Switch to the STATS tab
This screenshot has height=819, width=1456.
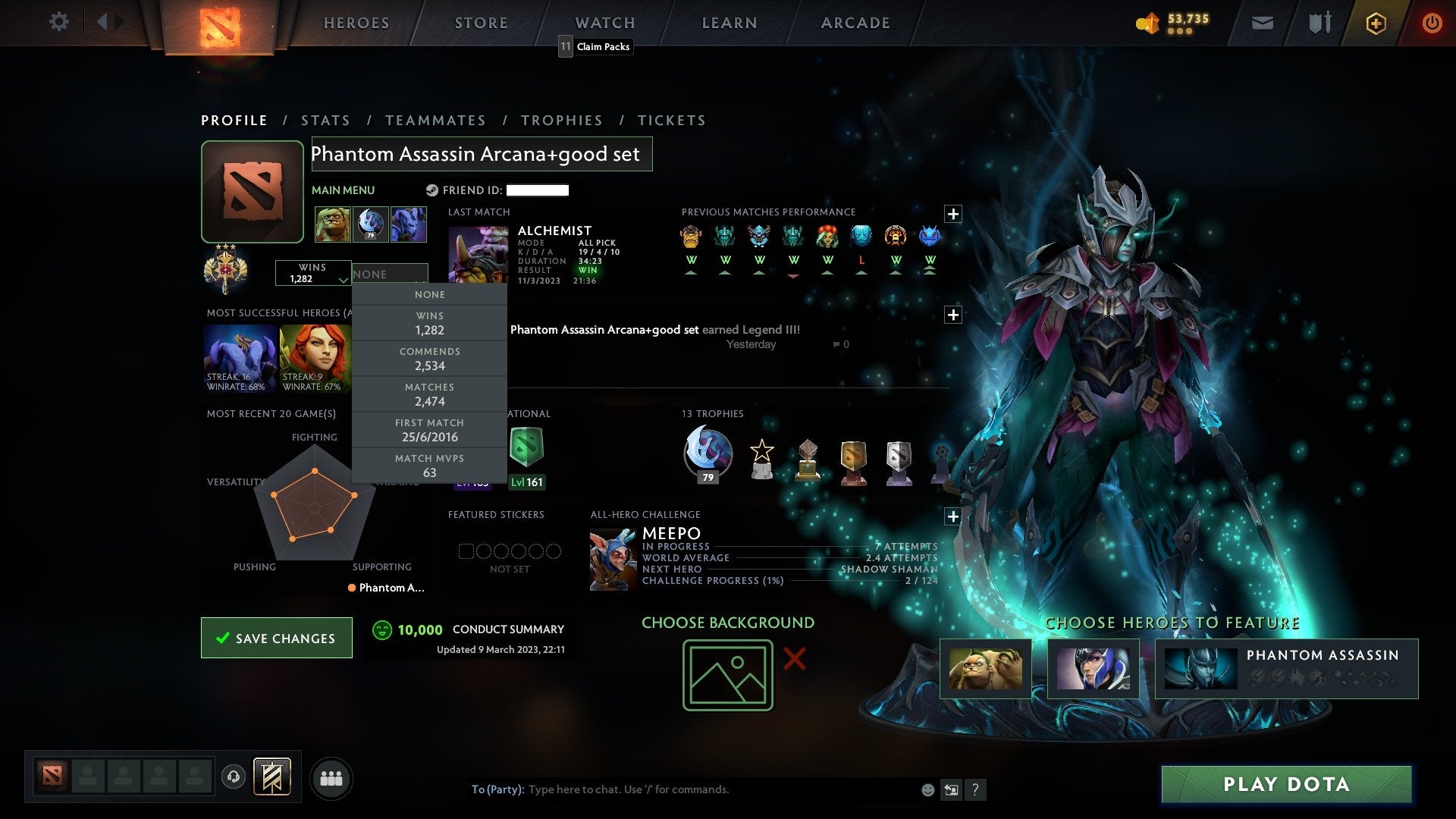pyautogui.click(x=325, y=120)
